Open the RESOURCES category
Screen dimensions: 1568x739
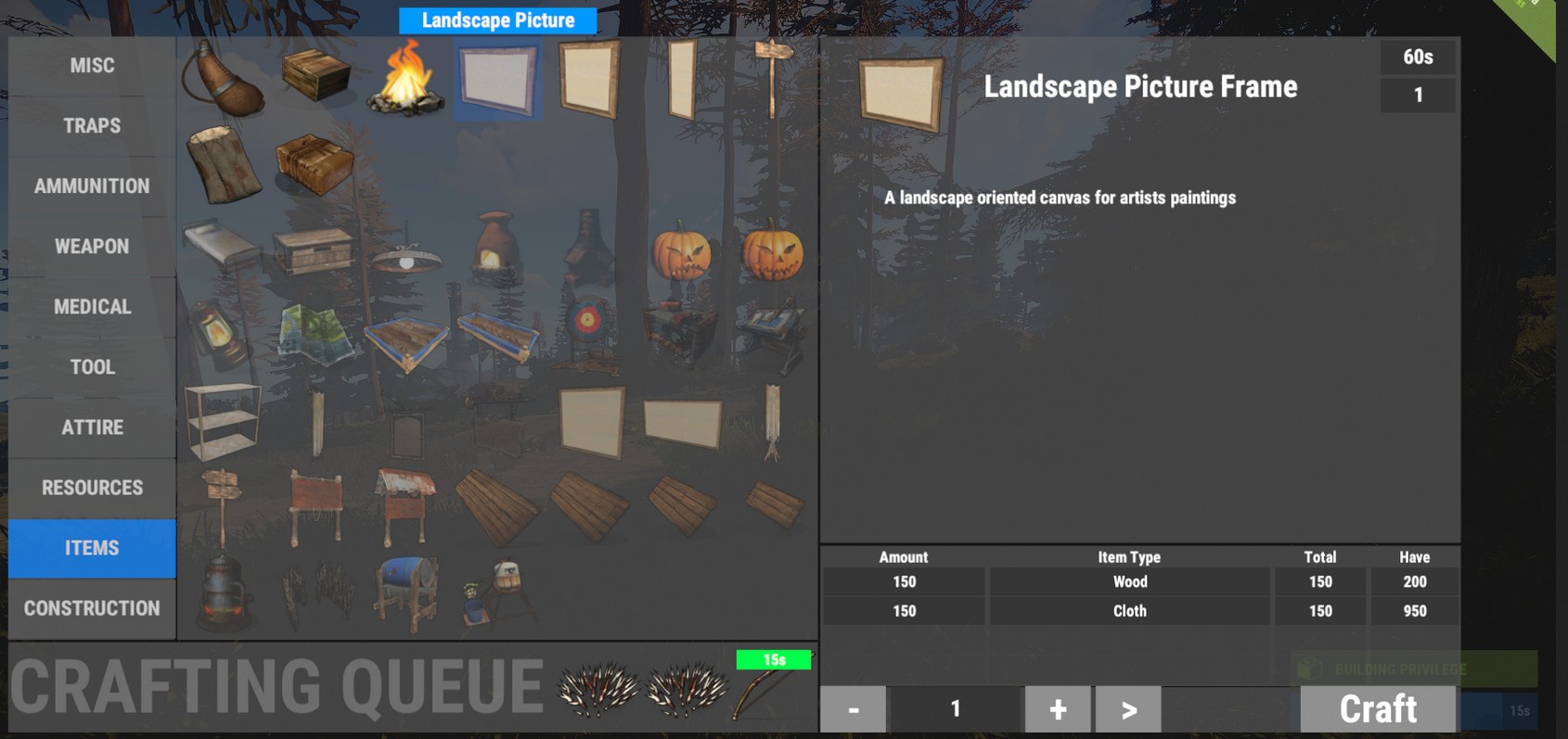pyautogui.click(x=90, y=487)
